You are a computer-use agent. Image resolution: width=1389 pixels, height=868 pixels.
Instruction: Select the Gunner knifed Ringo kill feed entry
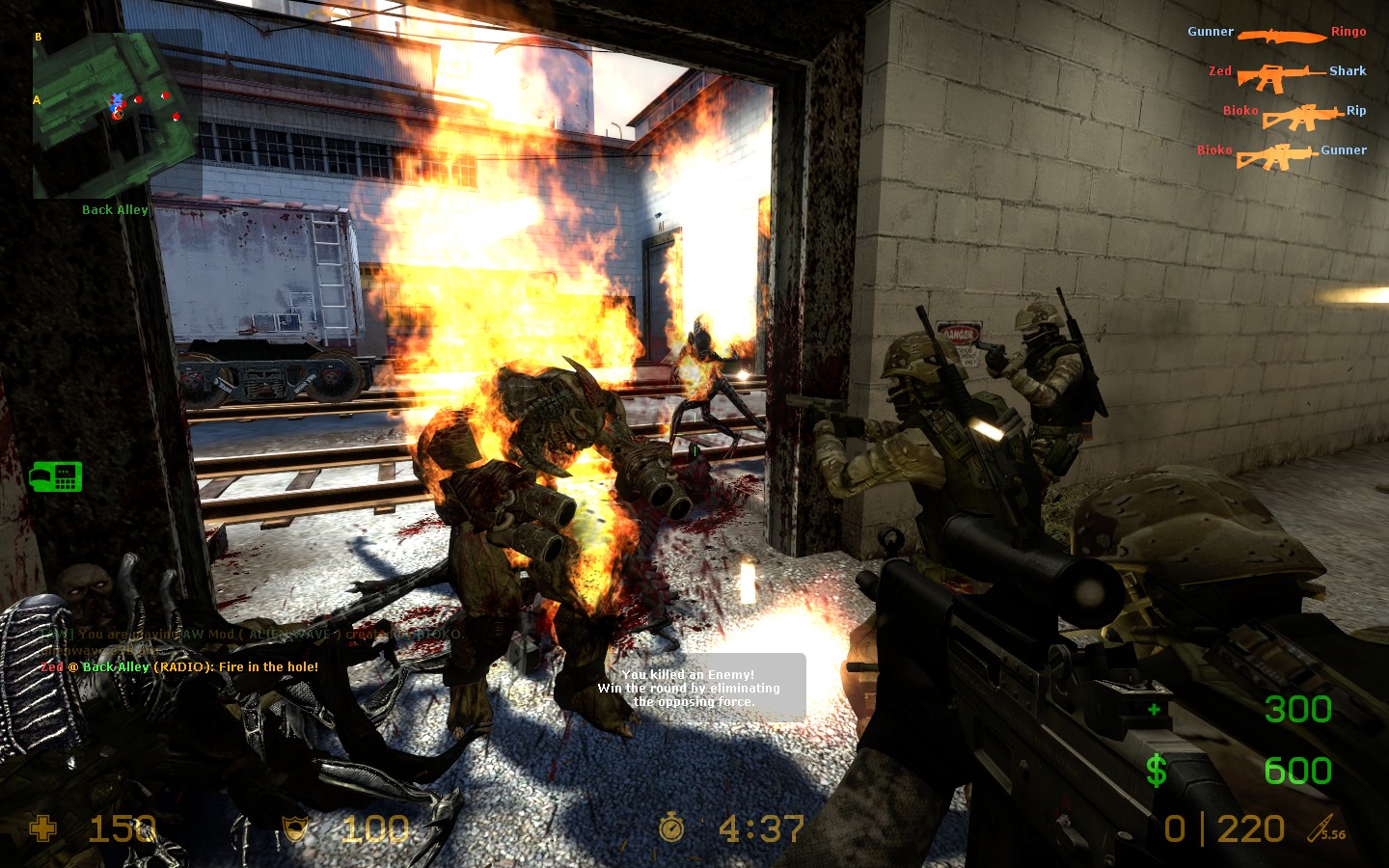(1277, 34)
